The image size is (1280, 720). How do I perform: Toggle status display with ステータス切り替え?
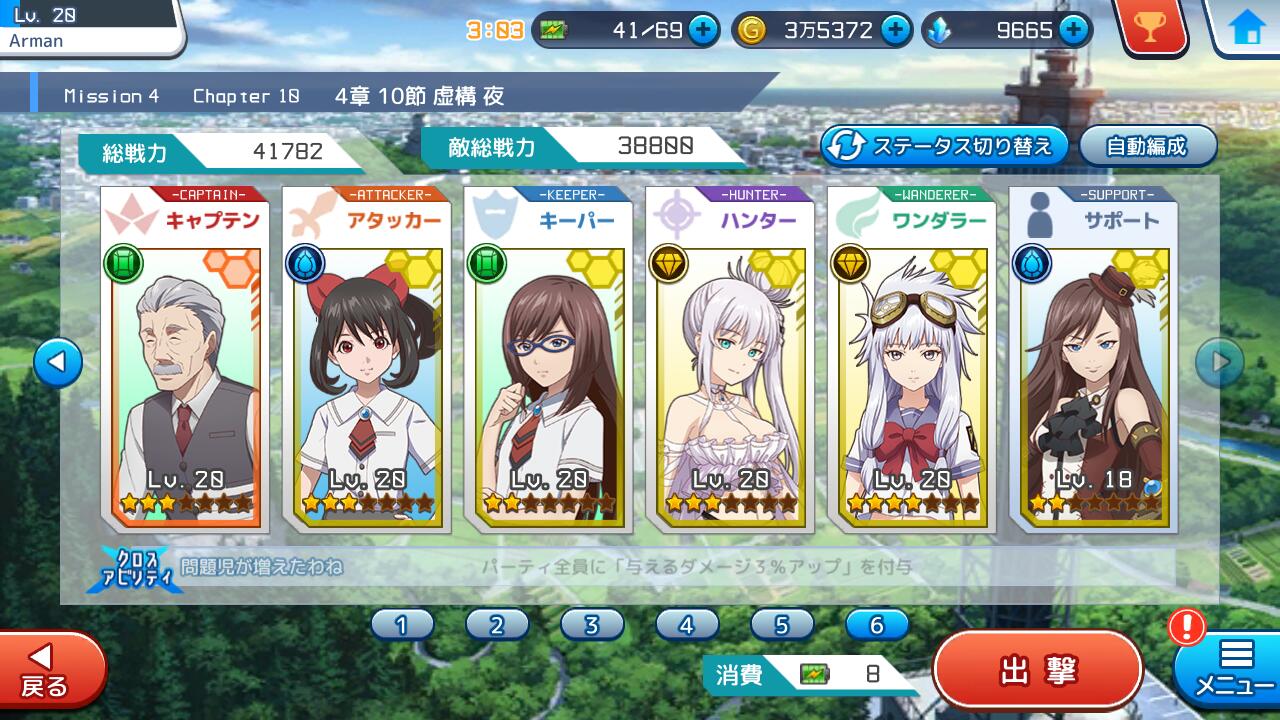point(945,146)
